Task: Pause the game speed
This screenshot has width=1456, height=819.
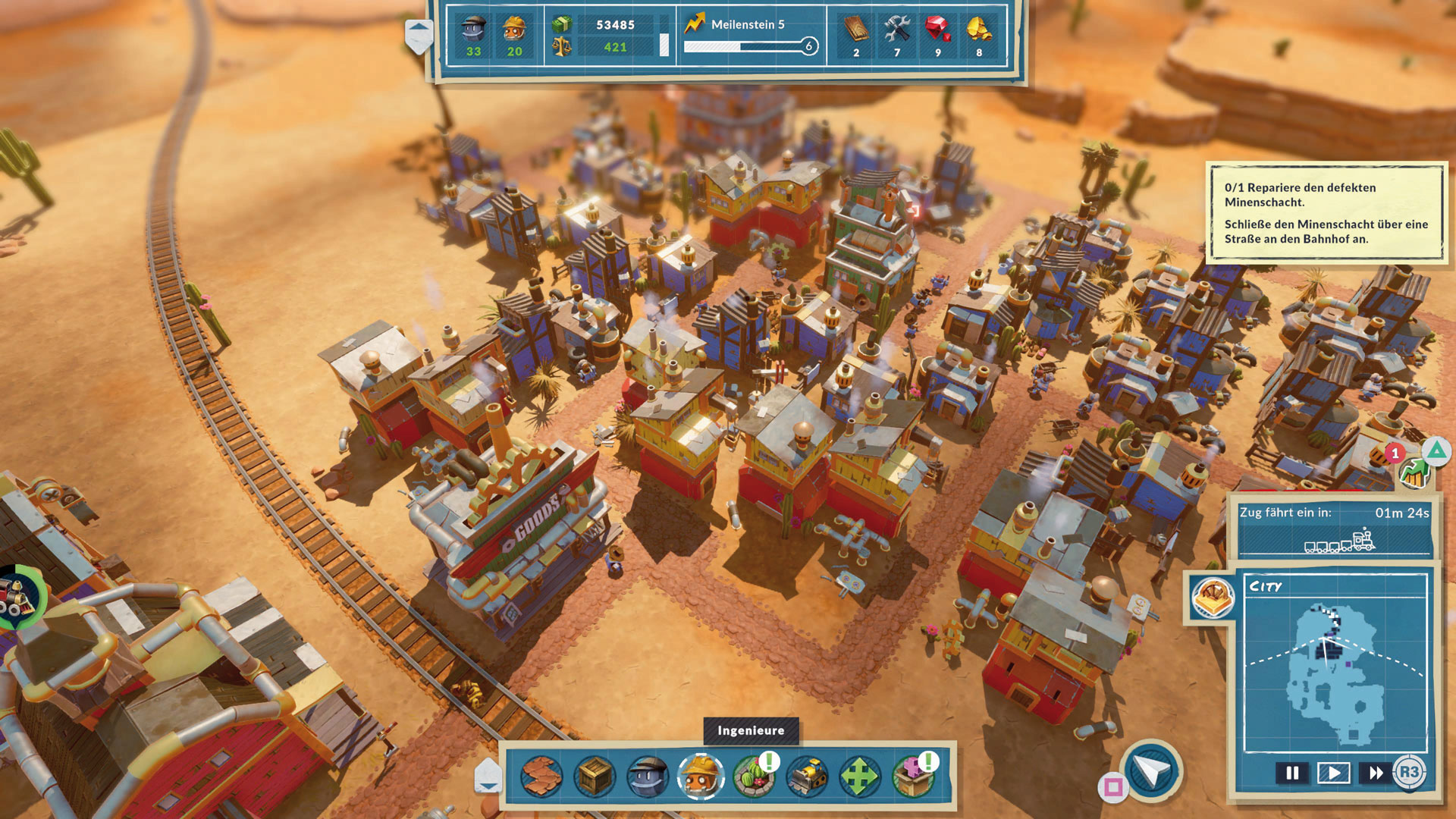Action: pyautogui.click(x=1292, y=773)
